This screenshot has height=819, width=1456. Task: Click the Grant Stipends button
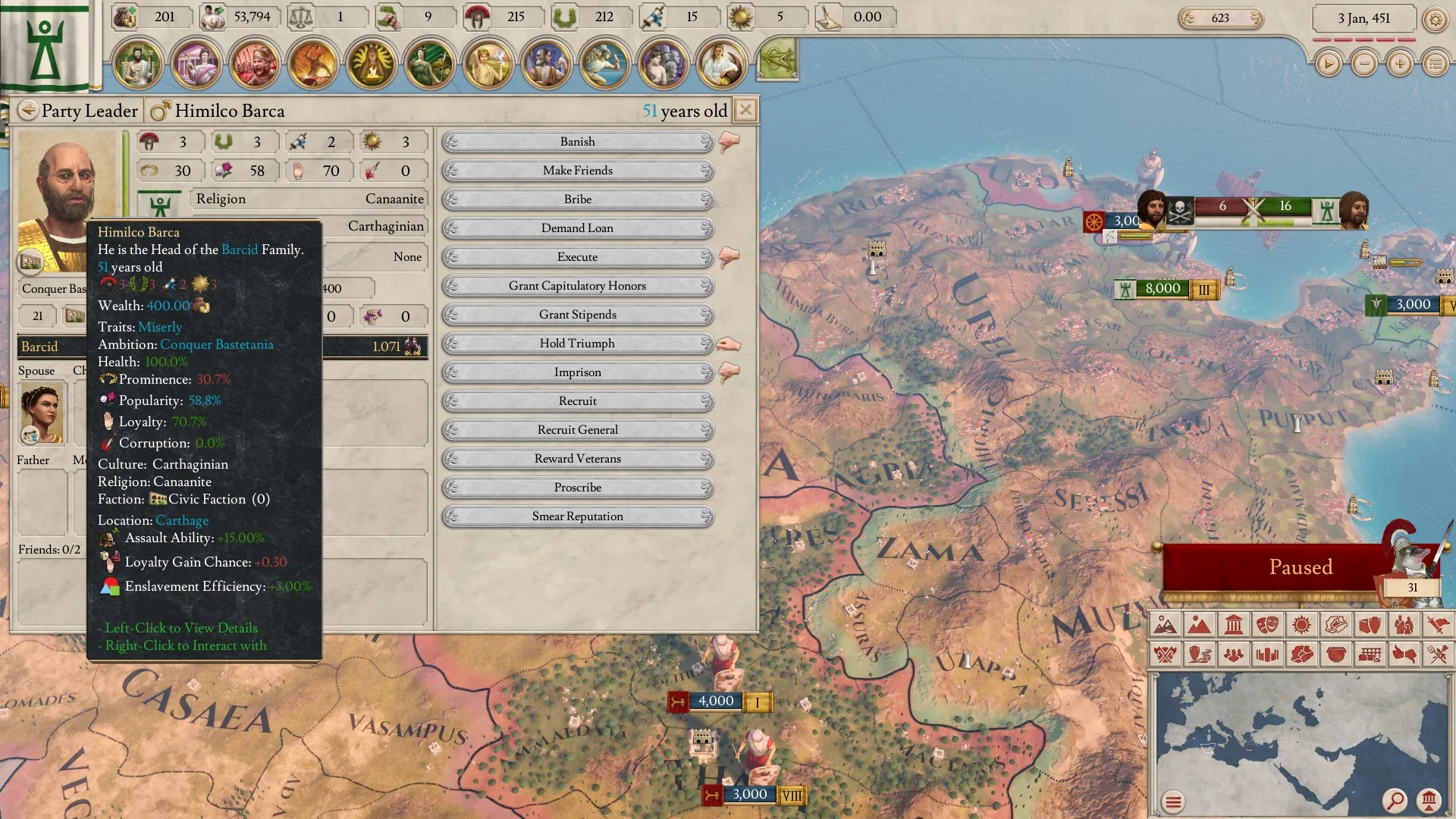pos(578,315)
